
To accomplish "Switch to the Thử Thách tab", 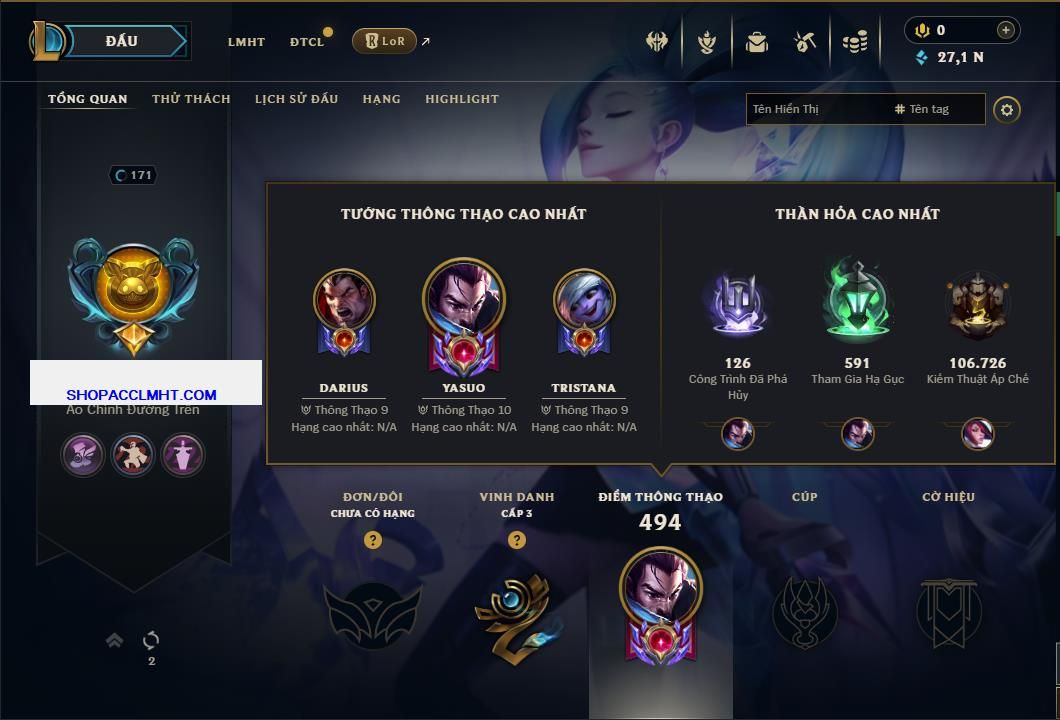I will [x=191, y=99].
